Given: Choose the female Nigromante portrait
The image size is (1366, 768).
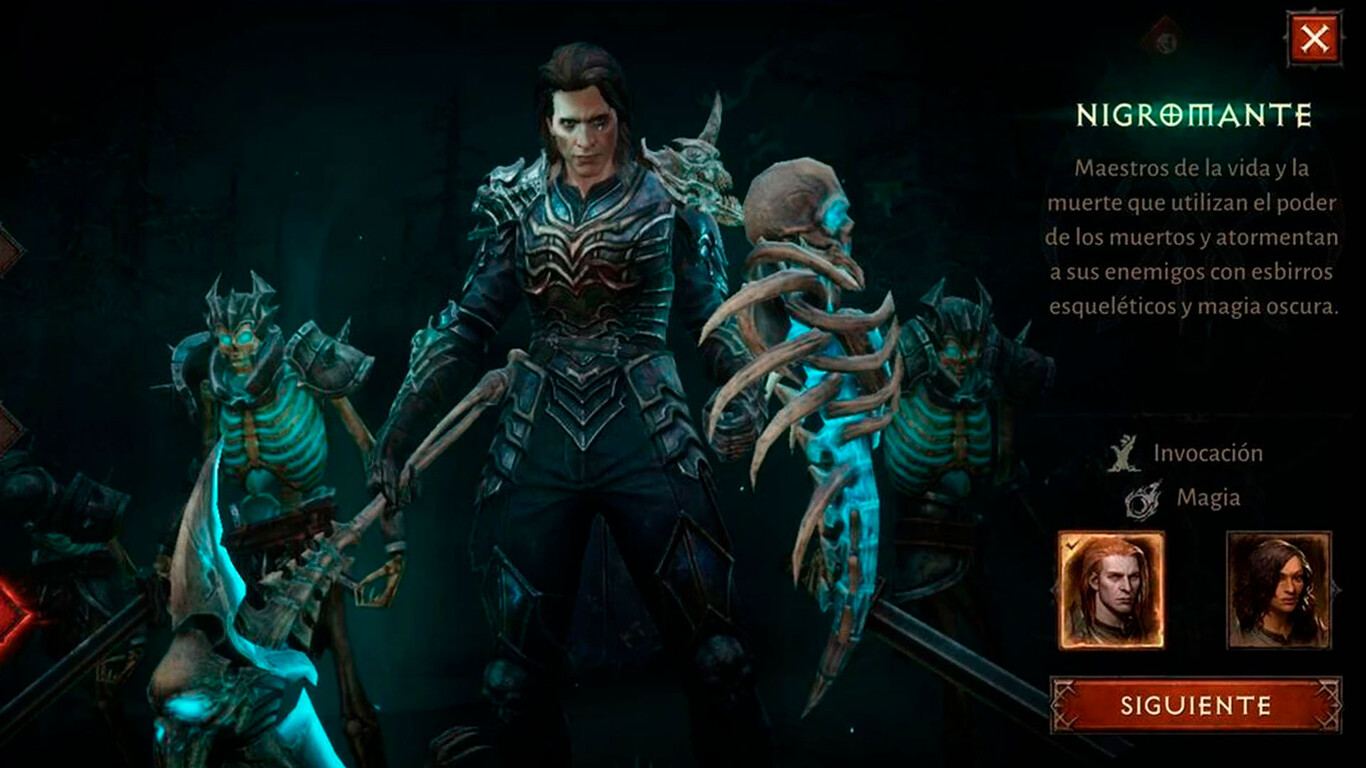Looking at the screenshot, I should pyautogui.click(x=1278, y=590).
